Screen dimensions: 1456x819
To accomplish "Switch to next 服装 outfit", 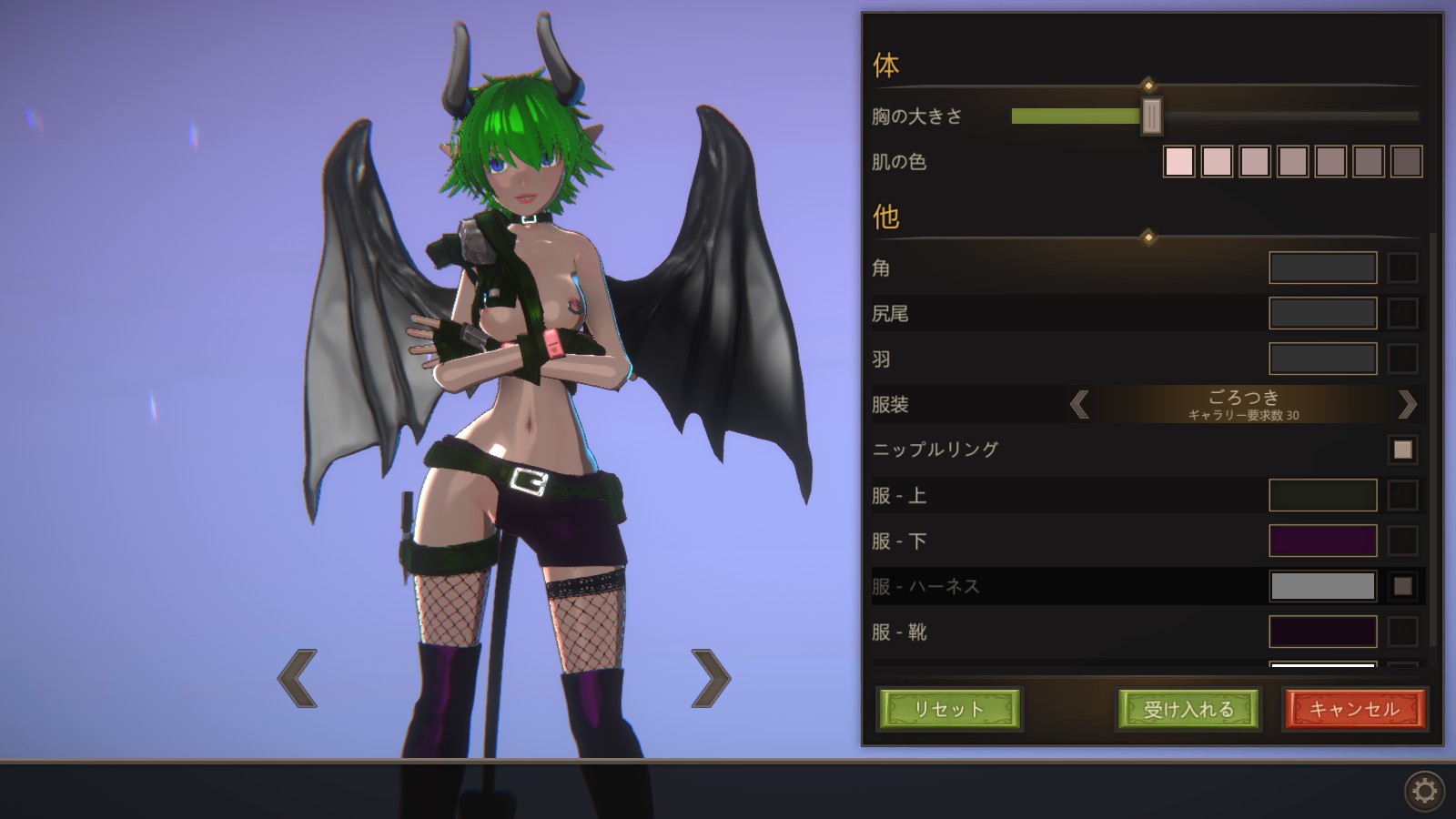I will 1407,404.
